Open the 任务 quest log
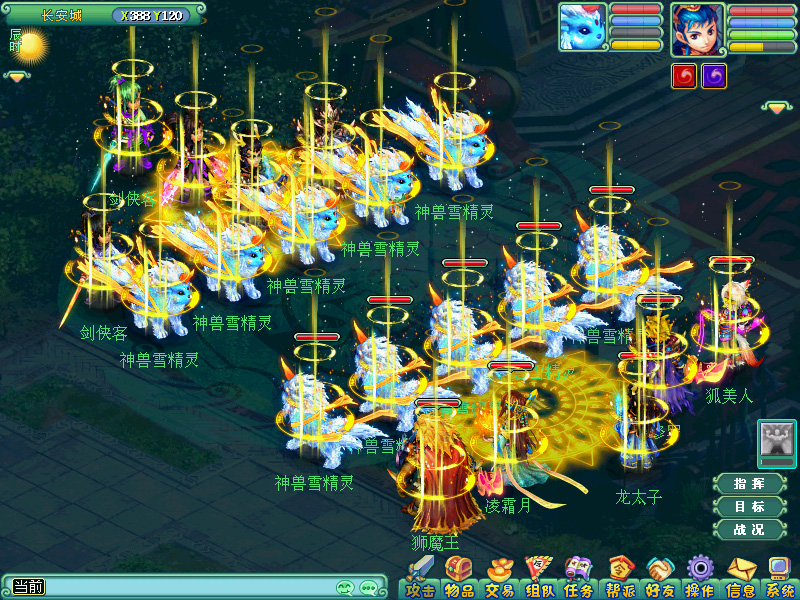The height and width of the screenshot is (600, 800). click(578, 580)
